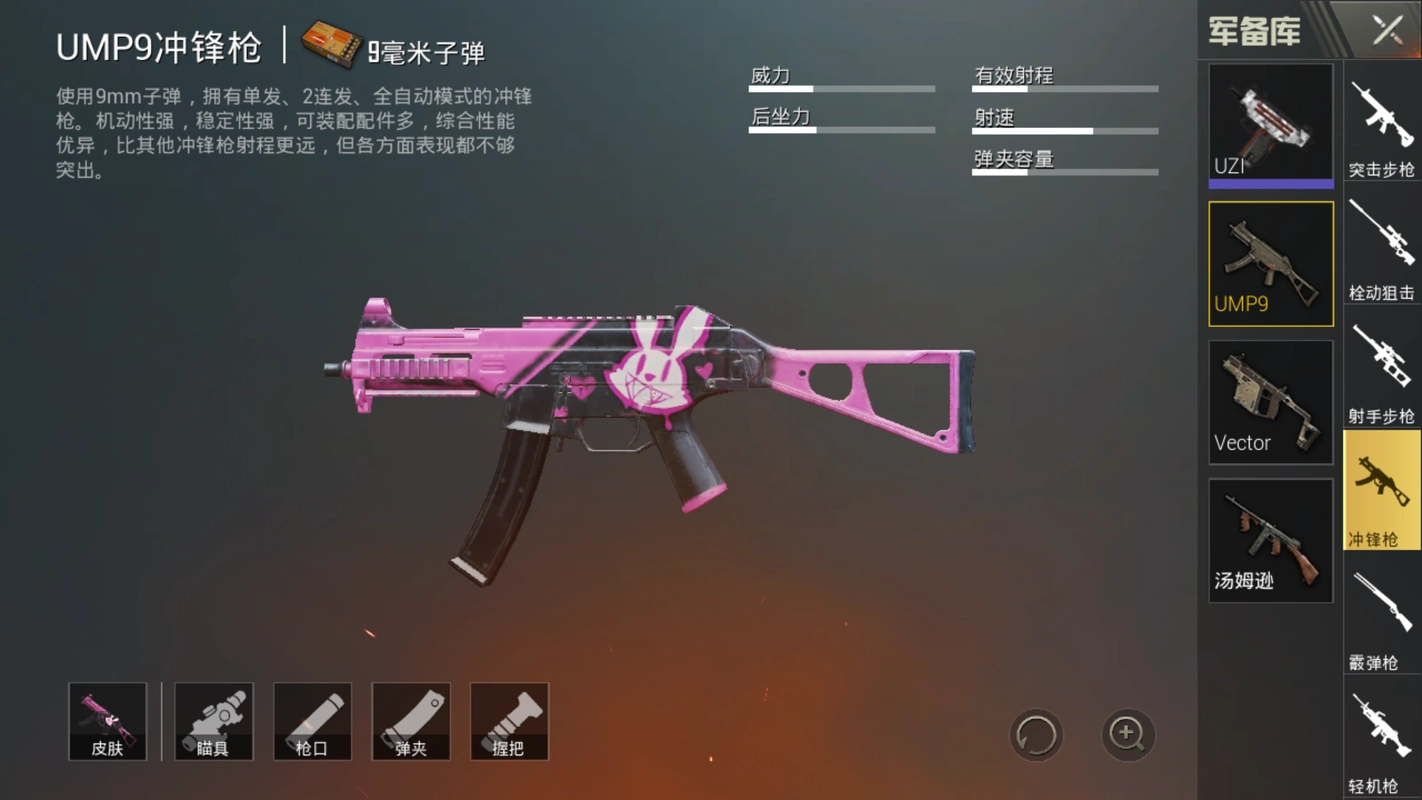This screenshot has height=800, width=1422.
Task: Select the 枪口 muzzle attachment slot
Action: pos(312,721)
